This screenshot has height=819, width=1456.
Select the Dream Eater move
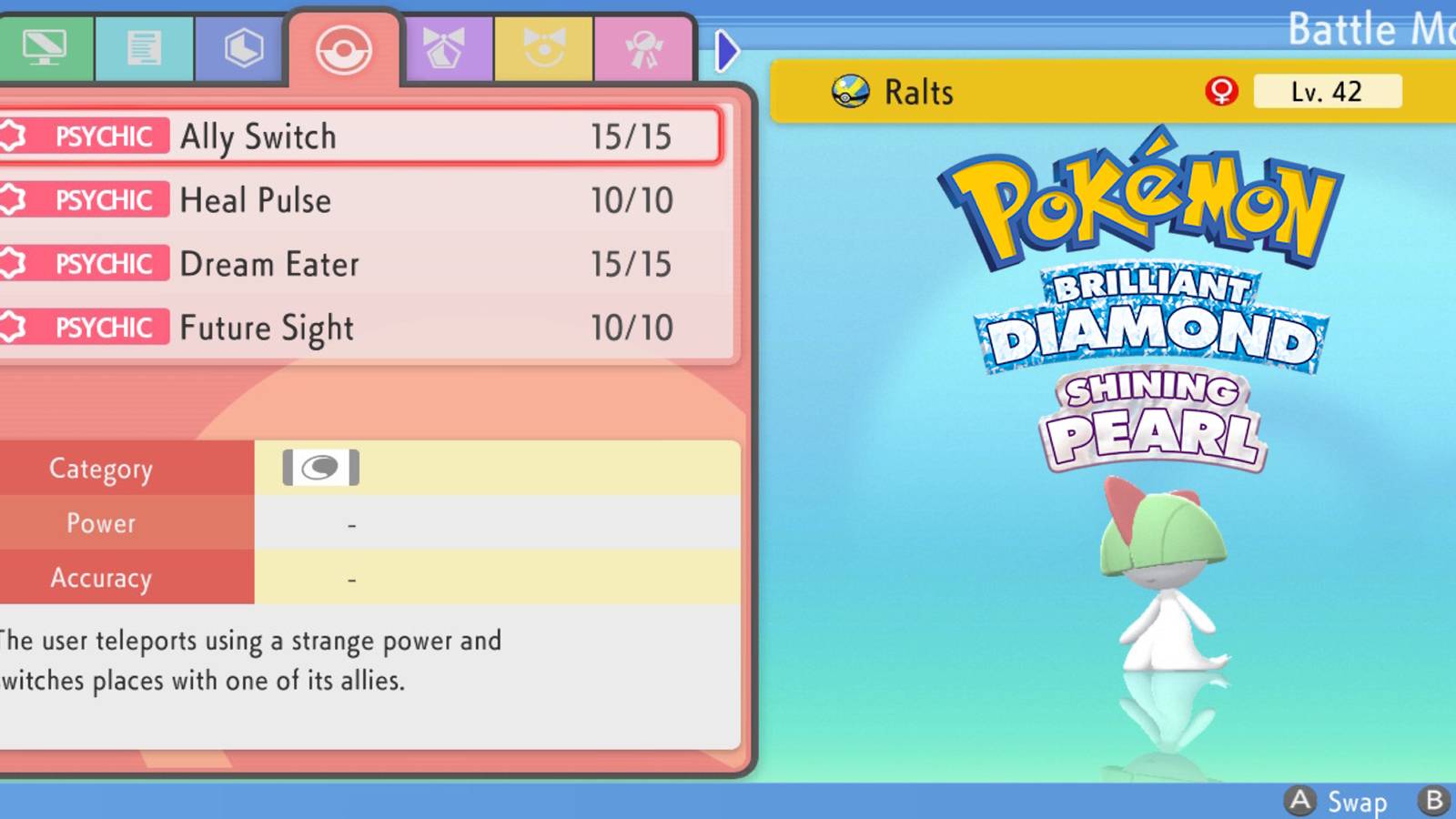click(x=268, y=264)
